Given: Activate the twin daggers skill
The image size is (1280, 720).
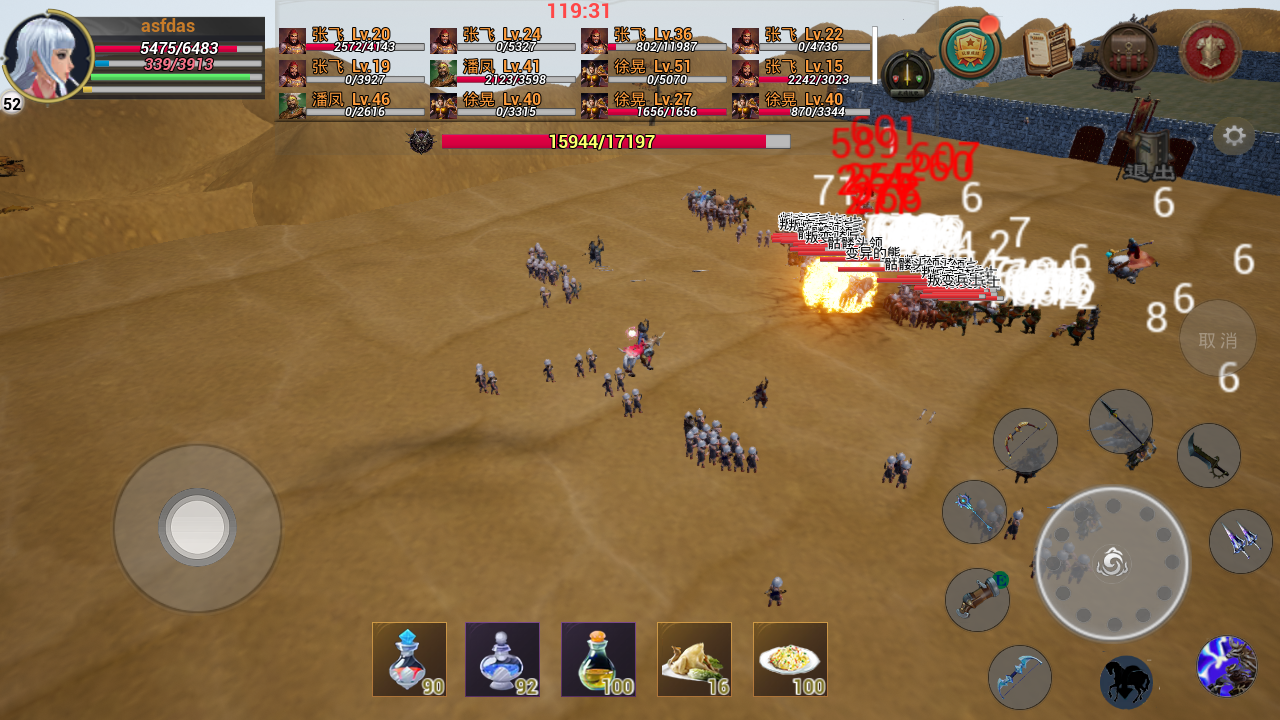Looking at the screenshot, I should pyautogui.click(x=1240, y=541).
